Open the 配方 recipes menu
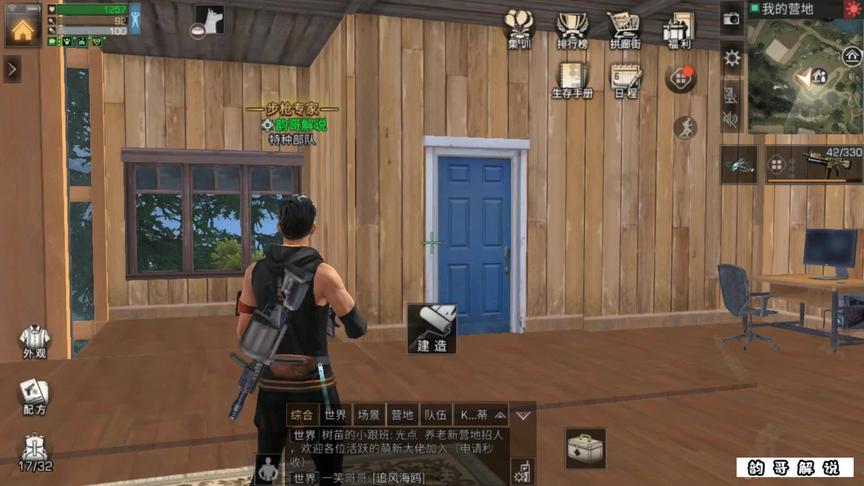The width and height of the screenshot is (864, 486). 34,396
